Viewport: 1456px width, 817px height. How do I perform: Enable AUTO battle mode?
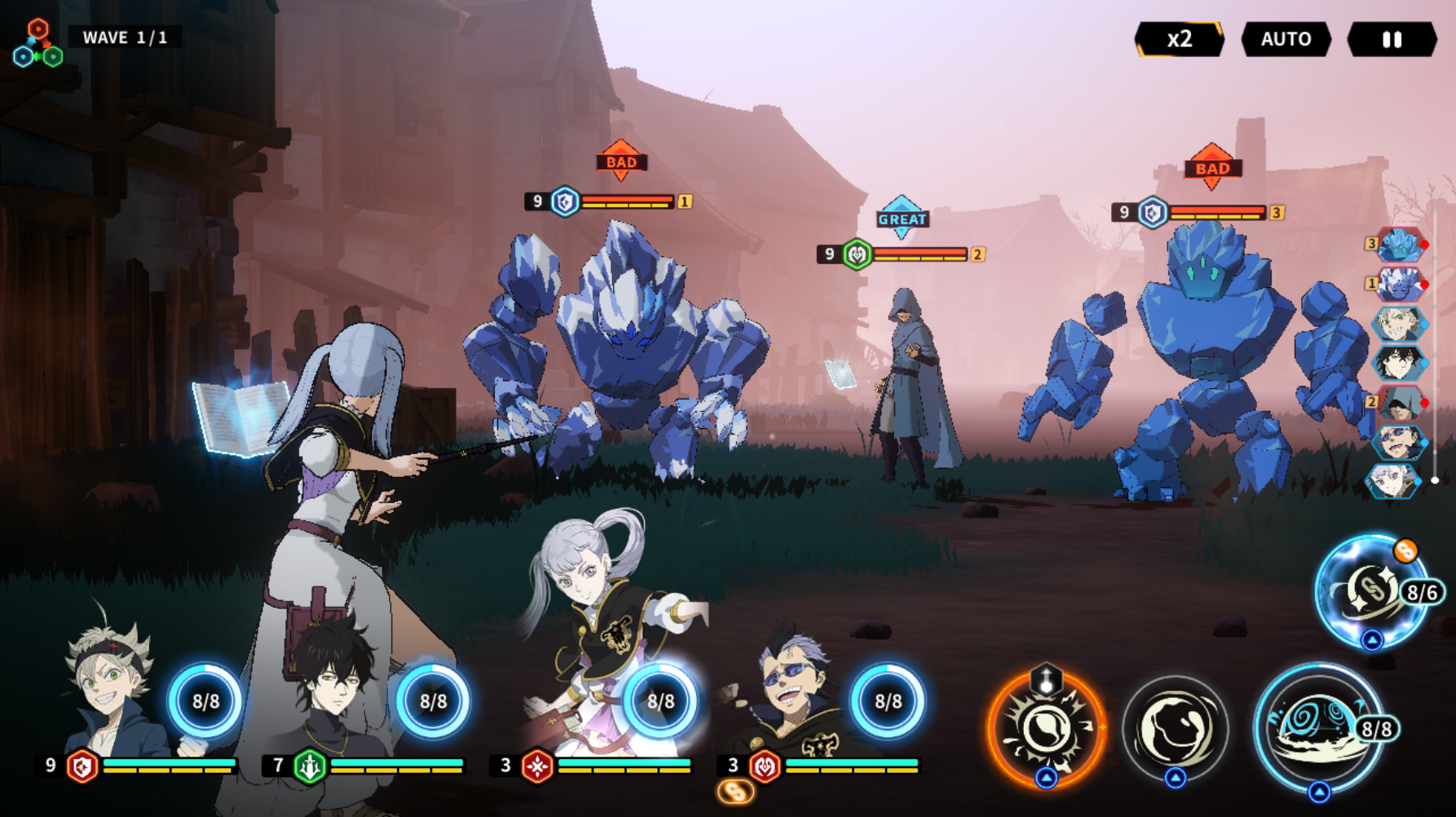pyautogui.click(x=1286, y=39)
